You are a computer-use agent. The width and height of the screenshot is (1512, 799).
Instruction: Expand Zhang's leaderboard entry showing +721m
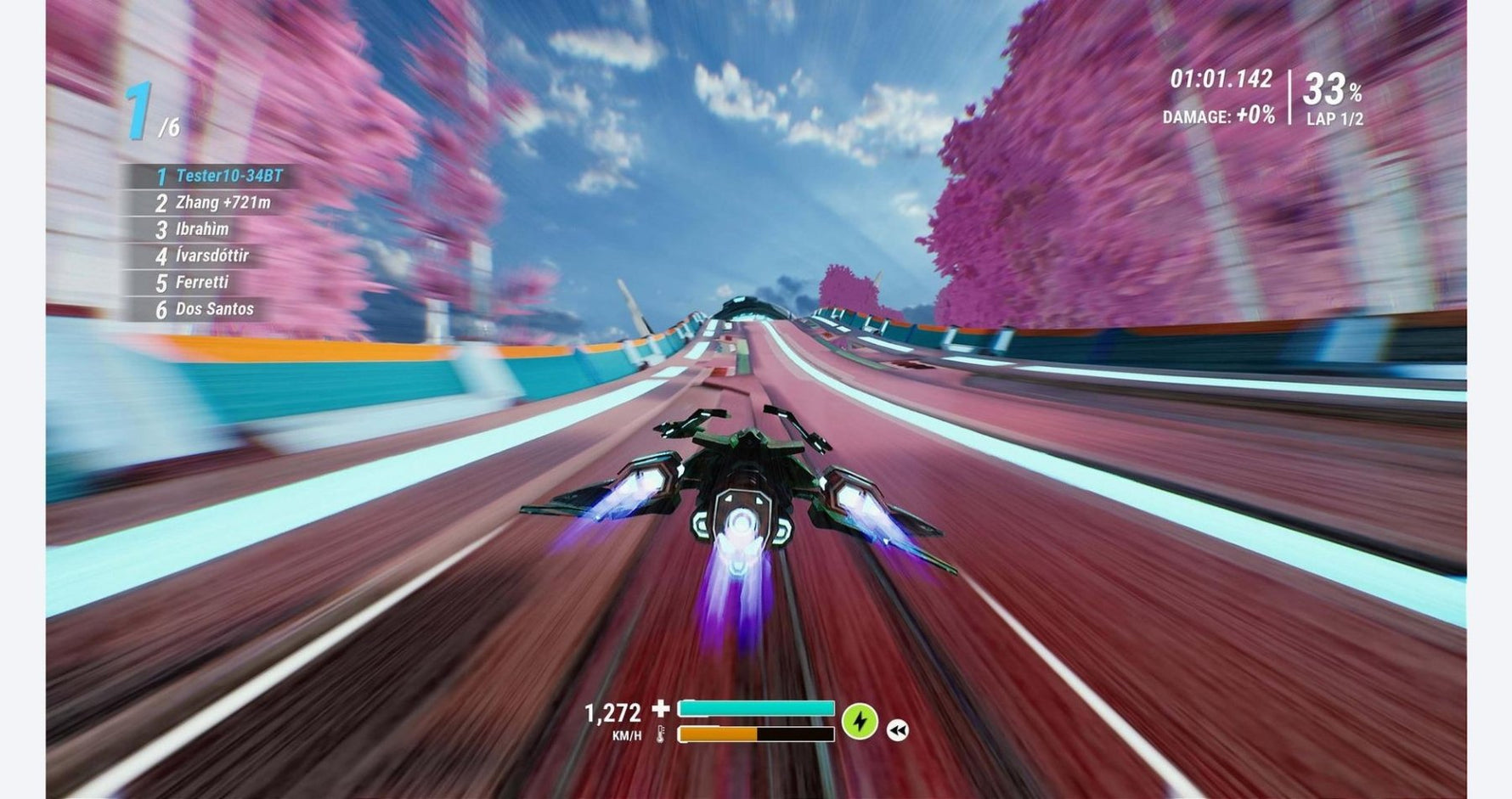coord(212,204)
